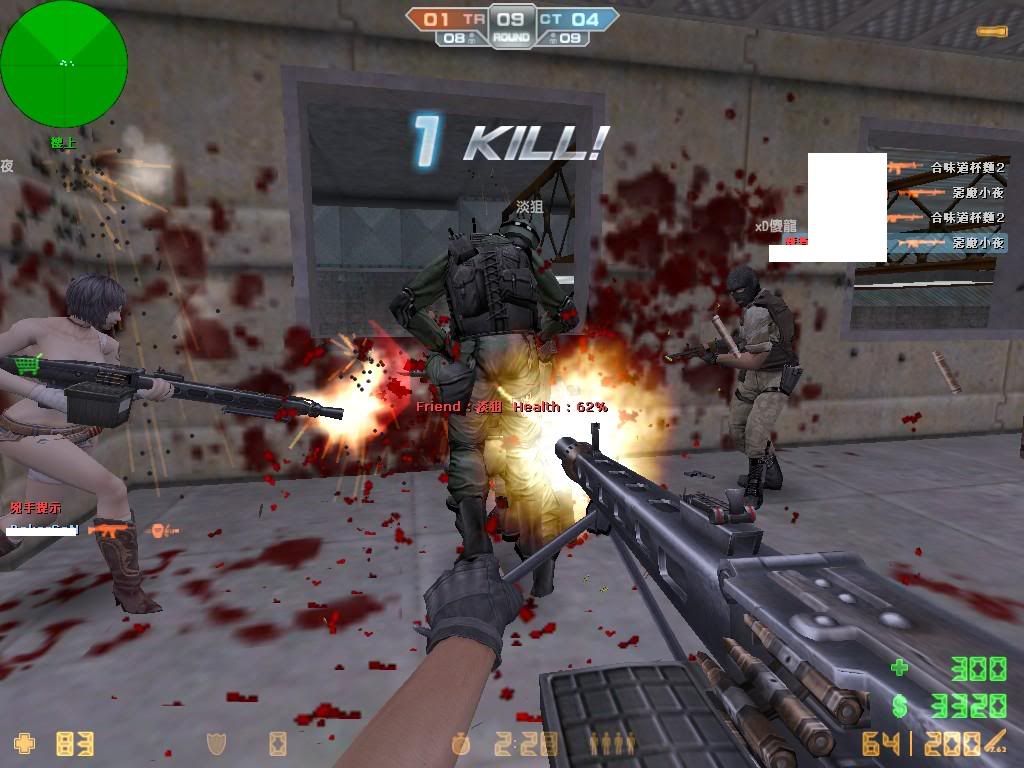Click the orange rifle icon under the killer hint
Image resolution: width=1024 pixels, height=768 pixels.
109,529
